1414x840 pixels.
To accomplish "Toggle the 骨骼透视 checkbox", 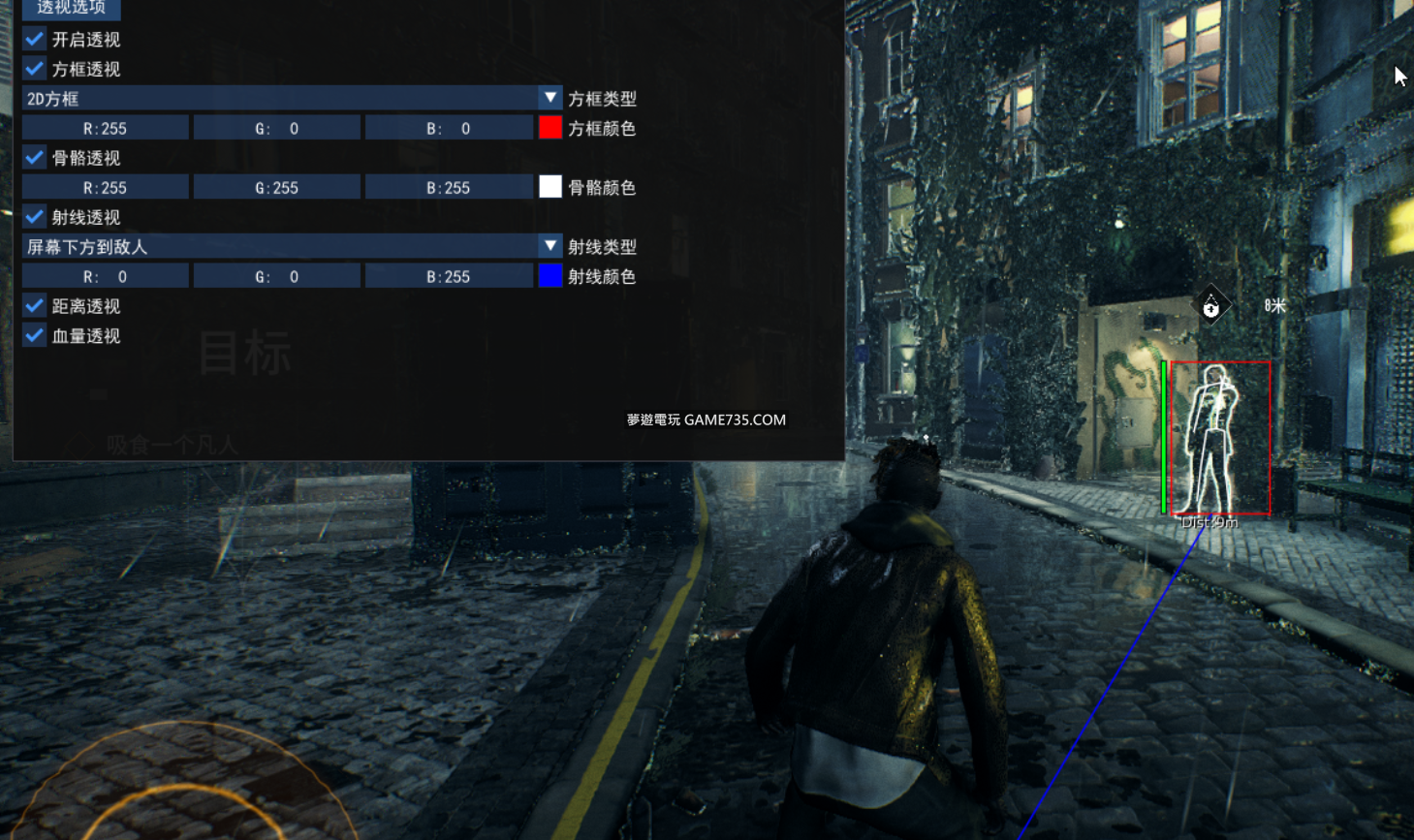I will pos(35,158).
